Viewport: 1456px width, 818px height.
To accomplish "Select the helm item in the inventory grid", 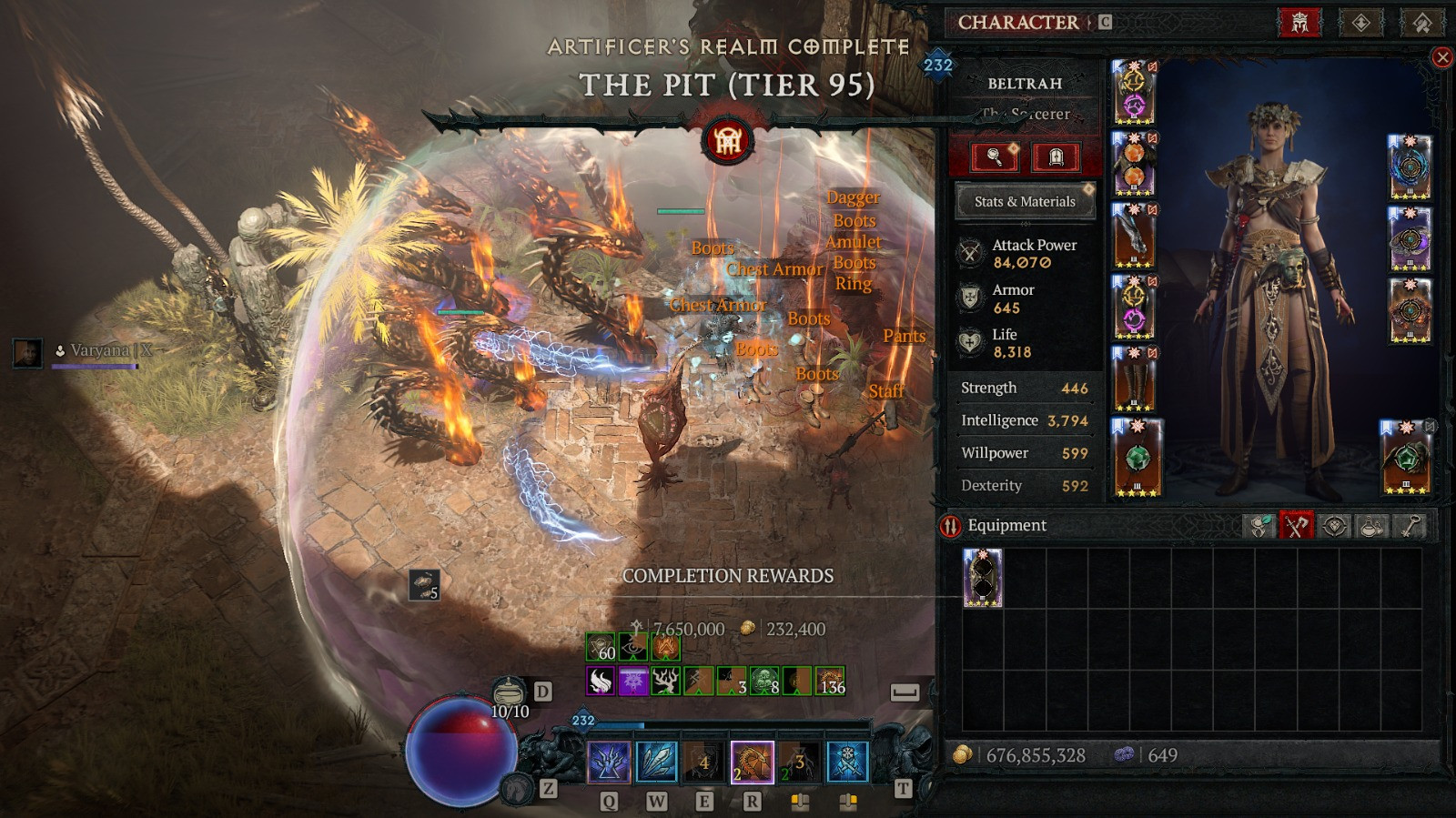I will (983, 578).
